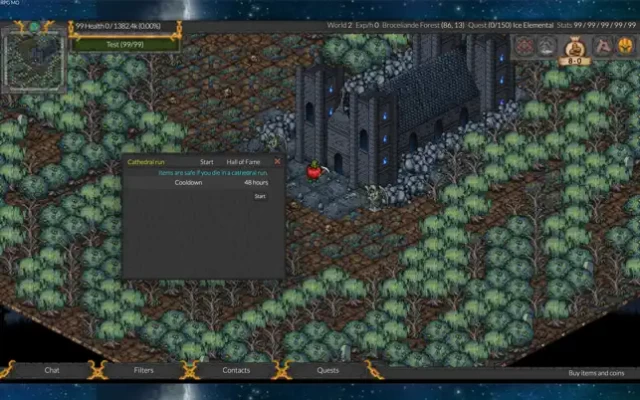
Task: Open the Chat panel
Action: click(x=52, y=370)
